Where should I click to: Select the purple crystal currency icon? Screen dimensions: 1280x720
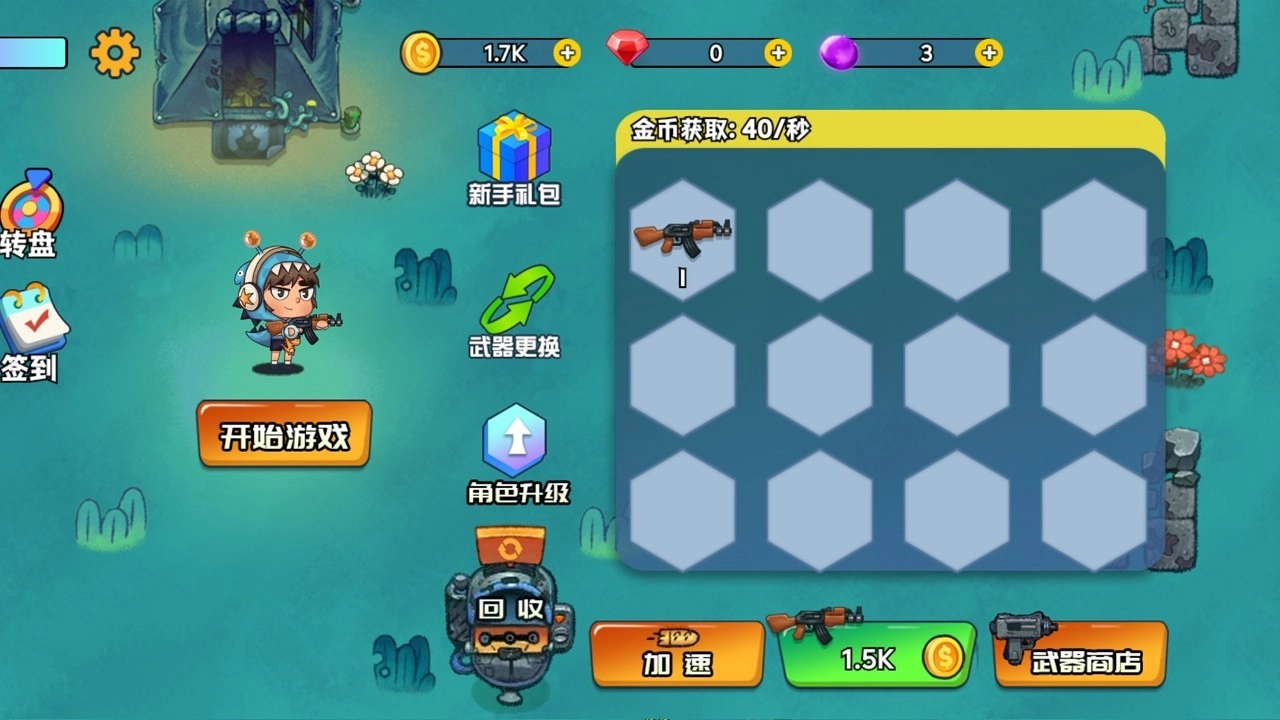[x=840, y=53]
